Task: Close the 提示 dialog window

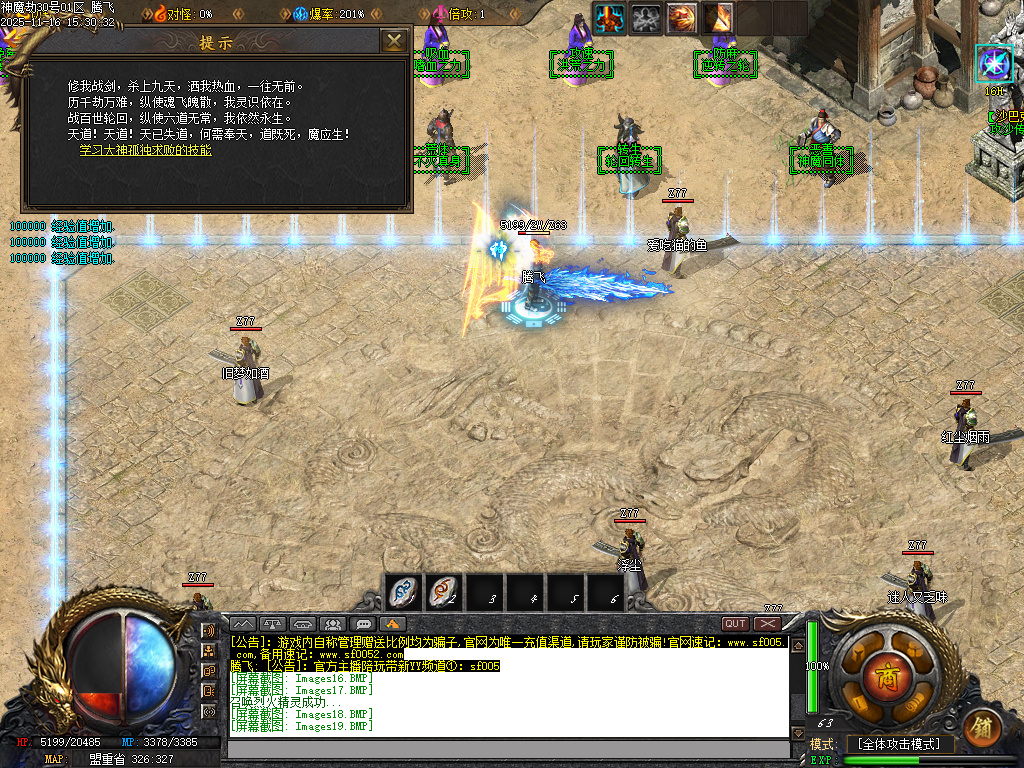Action: pyautogui.click(x=395, y=41)
